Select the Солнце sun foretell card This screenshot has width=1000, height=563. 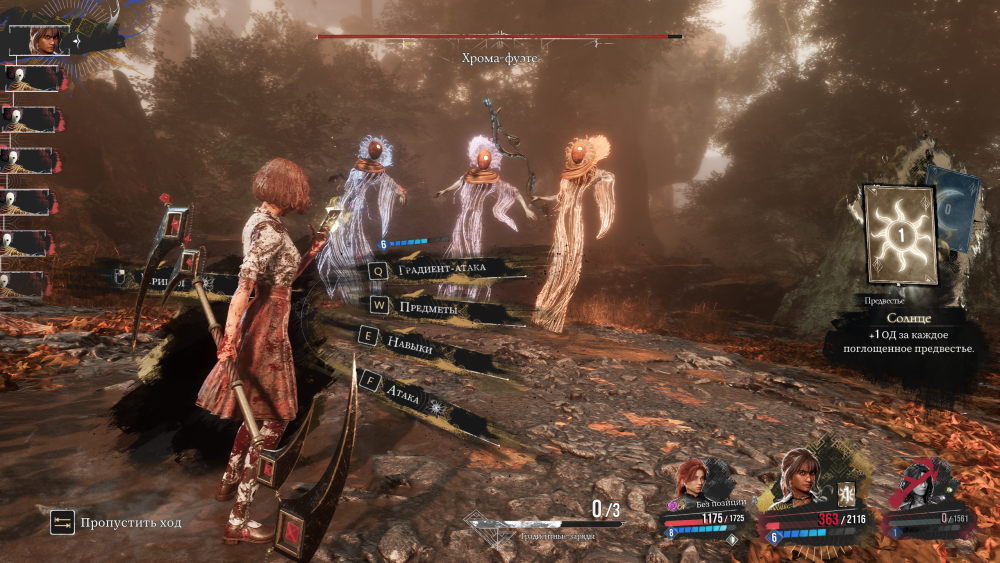[900, 235]
